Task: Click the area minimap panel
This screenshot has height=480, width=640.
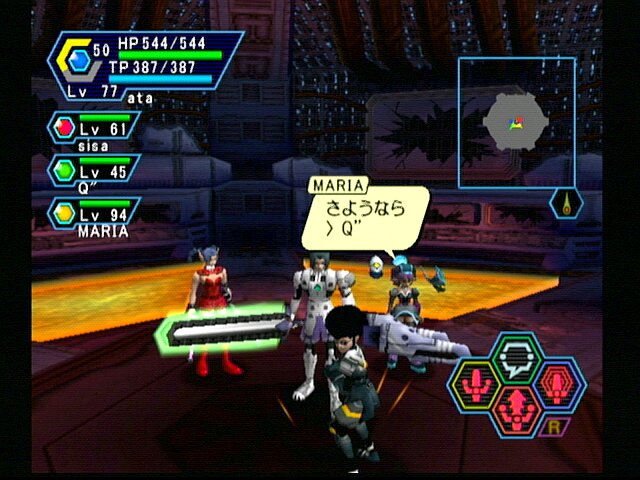Action: pos(516,123)
